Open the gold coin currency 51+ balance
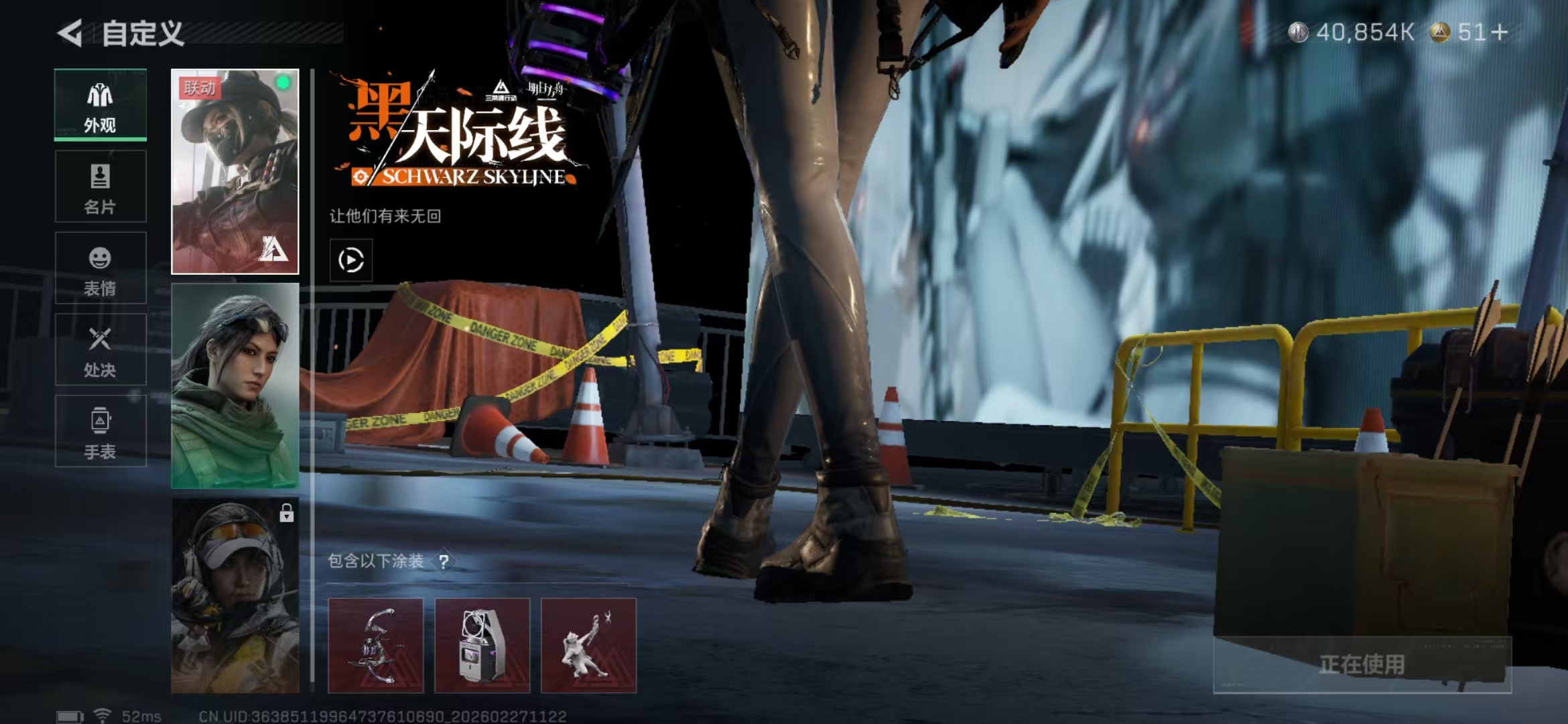Screen dimensions: 1568x724 click(x=1471, y=32)
